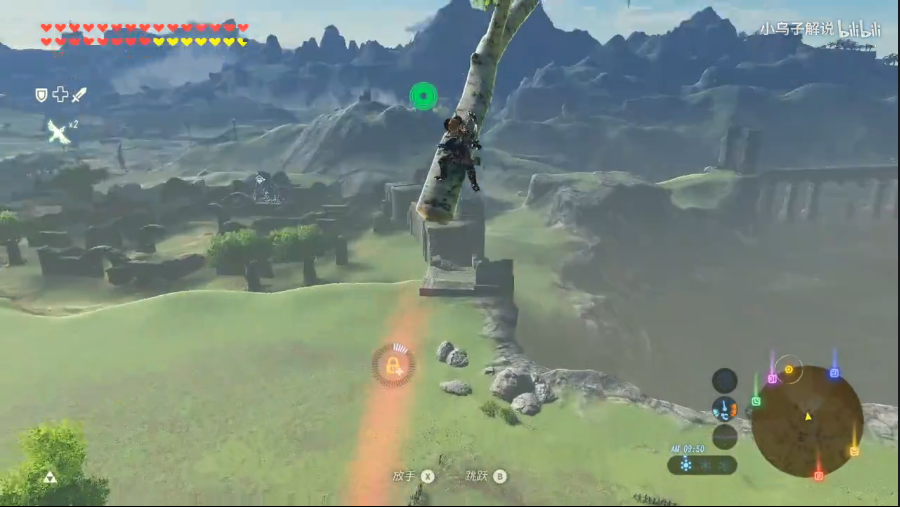The height and width of the screenshot is (507, 900).
Task: Open the circular minimap
Action: coord(807,420)
